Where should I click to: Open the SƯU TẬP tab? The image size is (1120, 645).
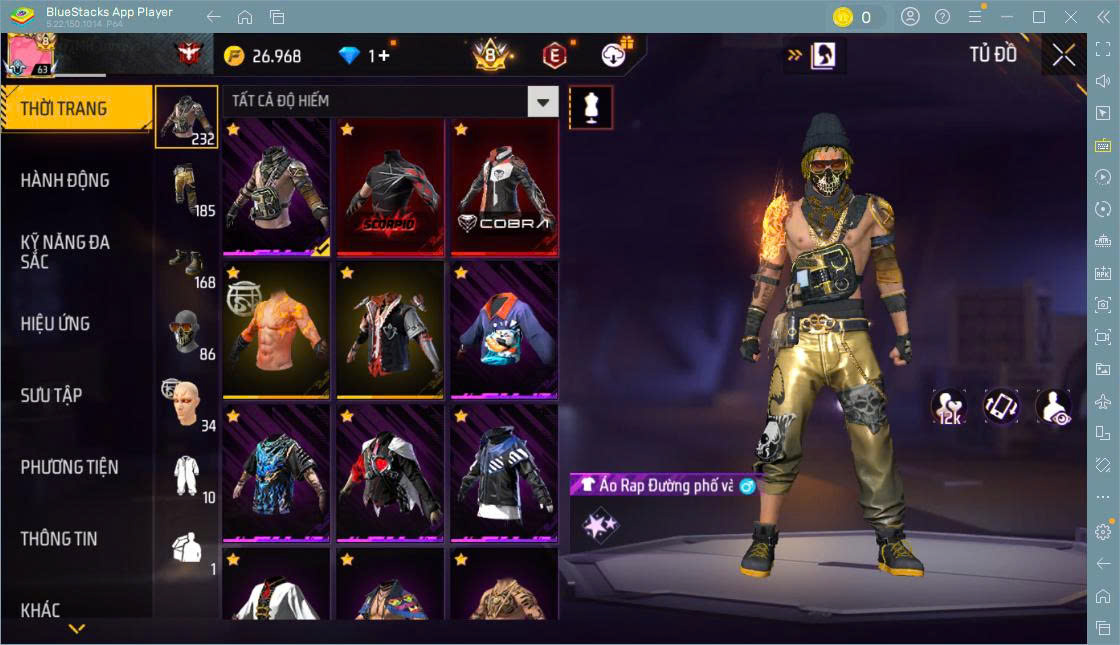click(x=51, y=395)
